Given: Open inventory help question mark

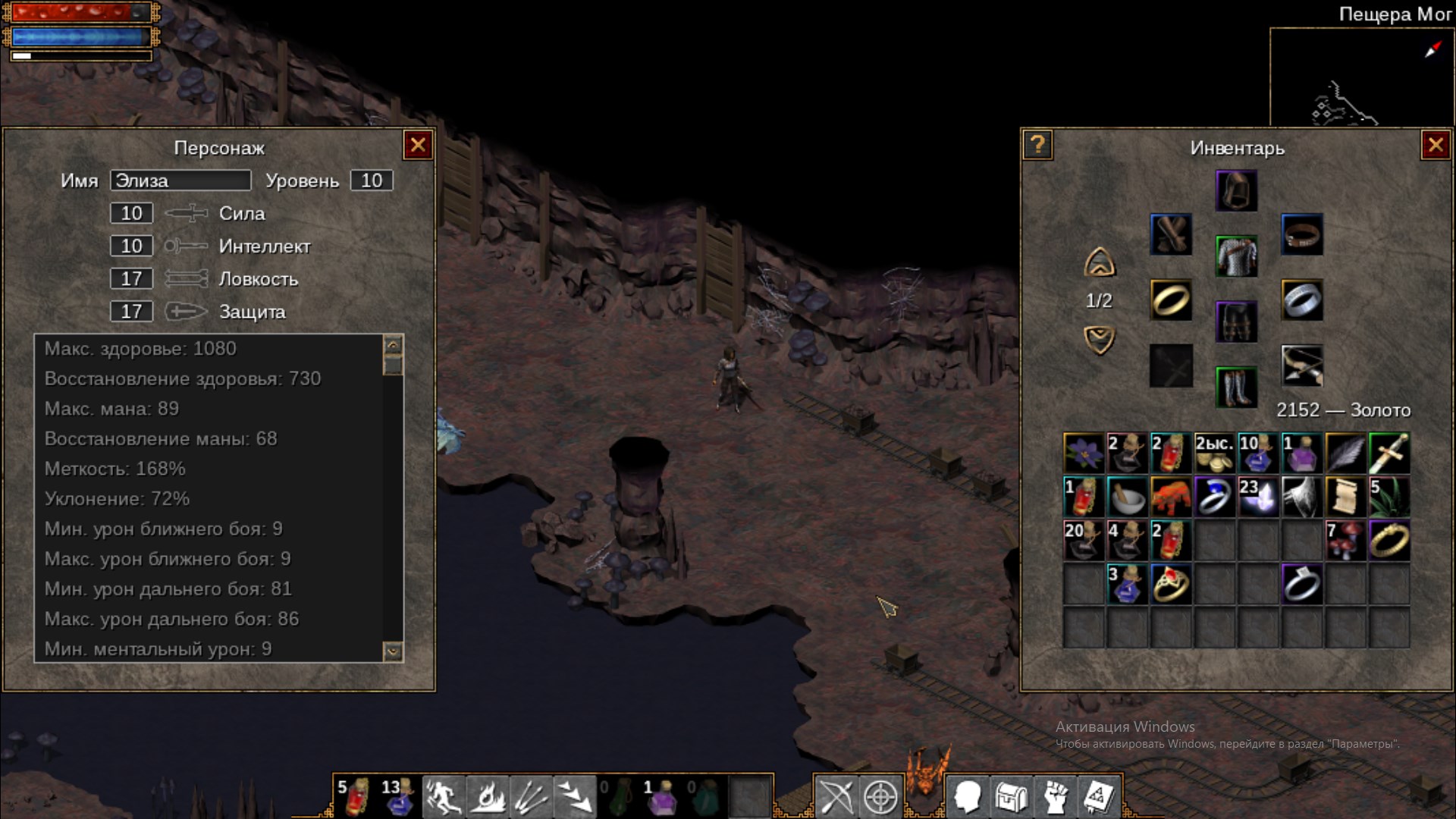Looking at the screenshot, I should click(x=1037, y=145).
